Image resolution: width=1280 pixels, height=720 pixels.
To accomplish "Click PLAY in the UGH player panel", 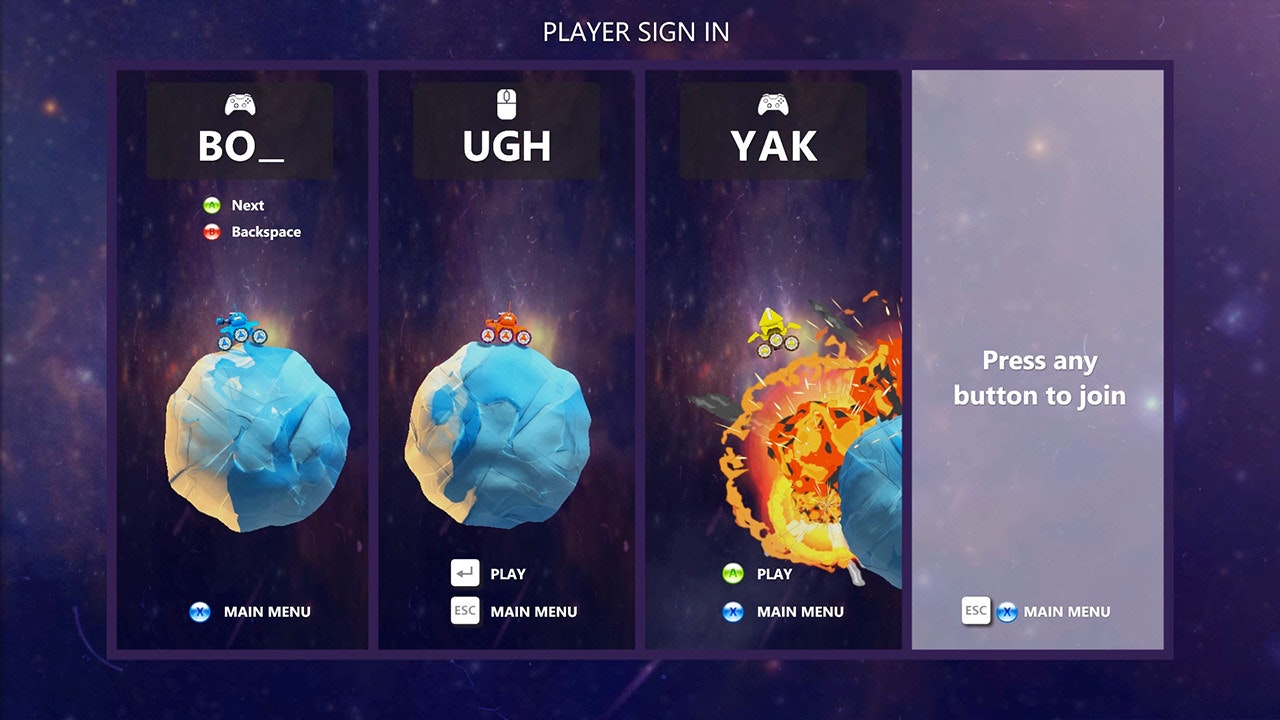I will [506, 574].
